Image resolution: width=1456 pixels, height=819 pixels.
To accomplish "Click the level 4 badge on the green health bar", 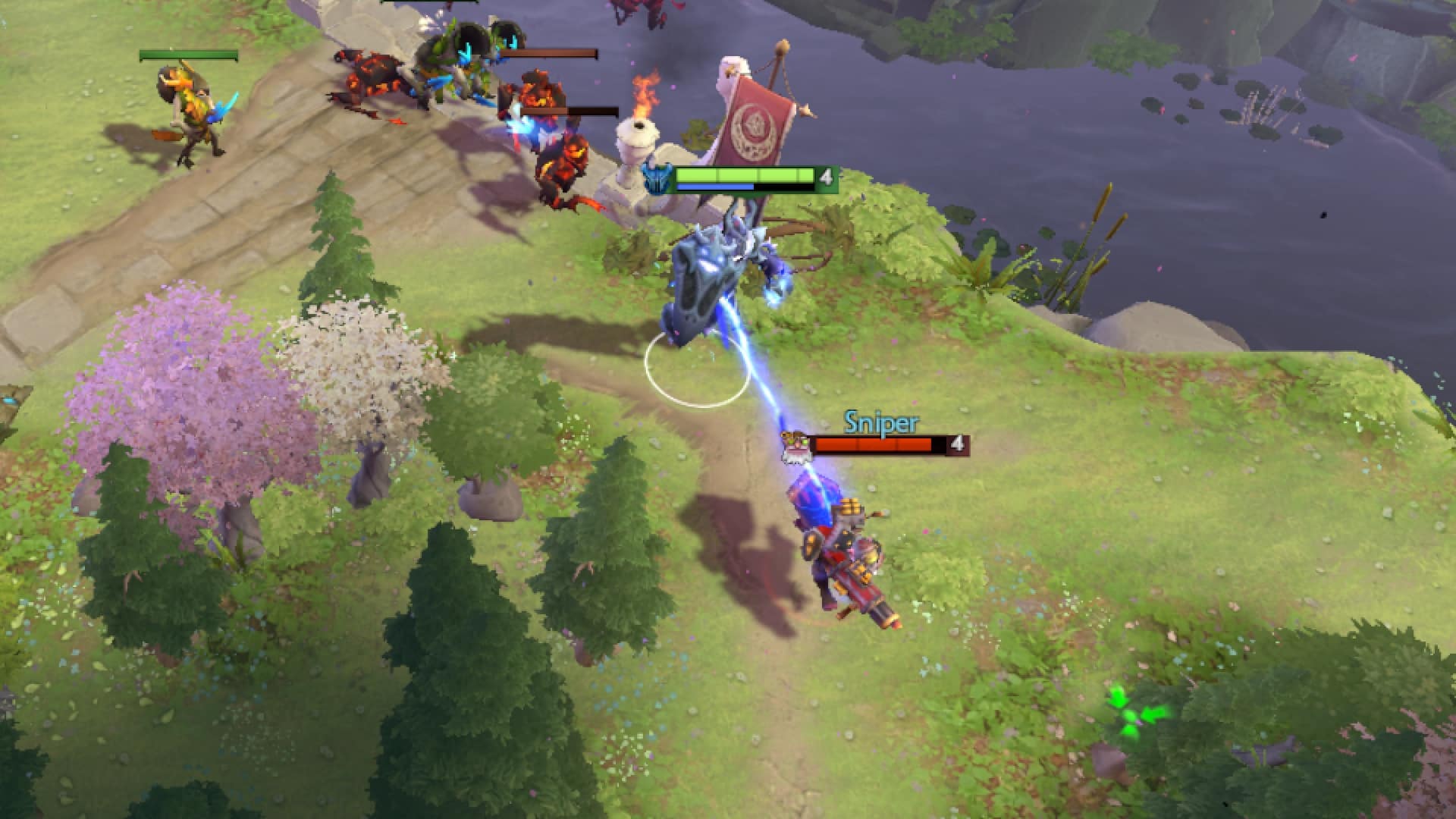I will pos(827,177).
